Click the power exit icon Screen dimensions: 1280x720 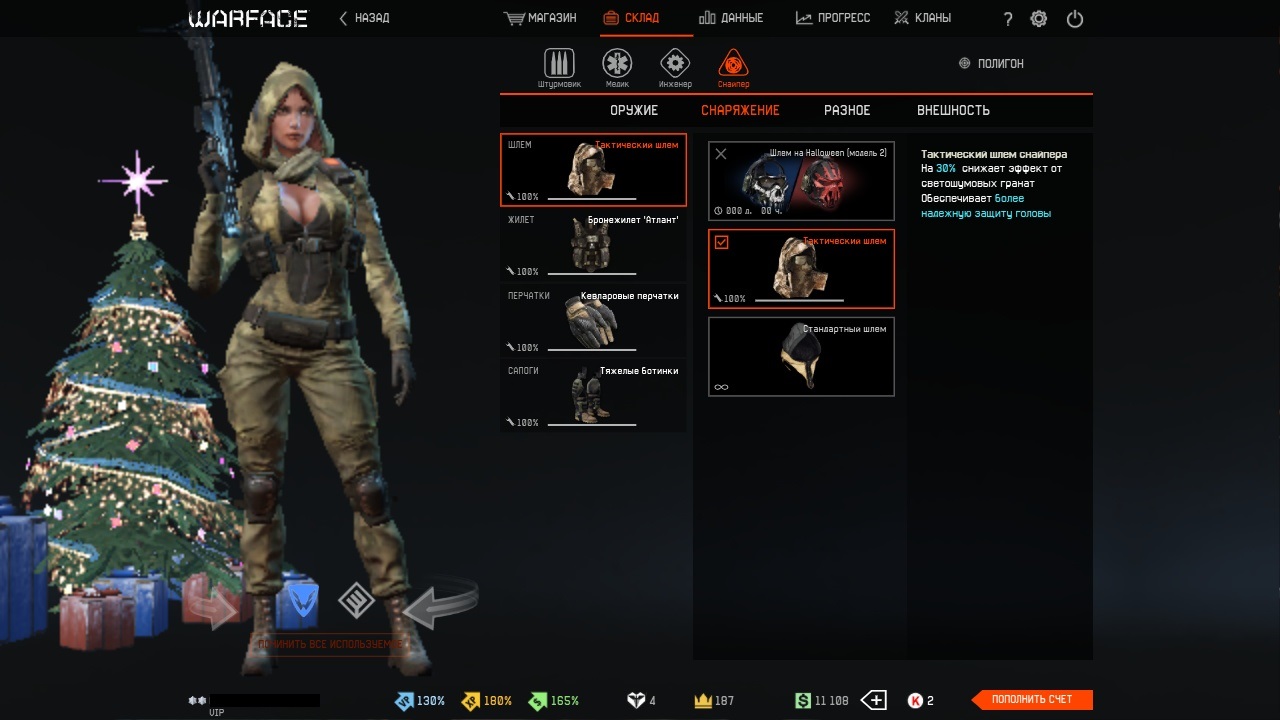coord(1075,19)
